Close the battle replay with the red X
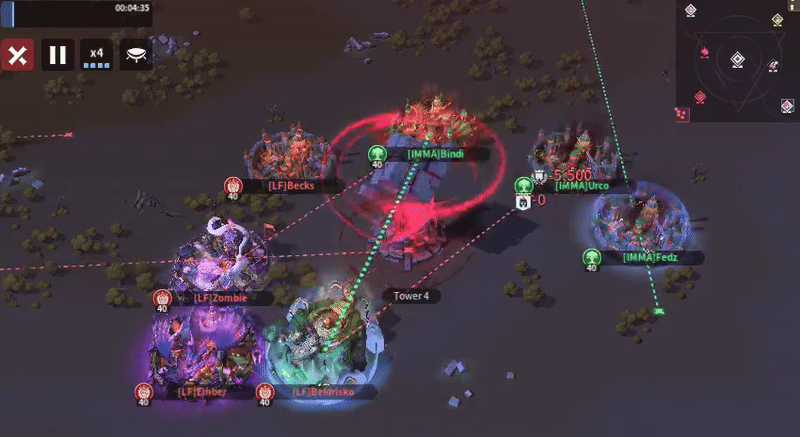Viewport: 800px width, 437px height. pyautogui.click(x=17, y=55)
